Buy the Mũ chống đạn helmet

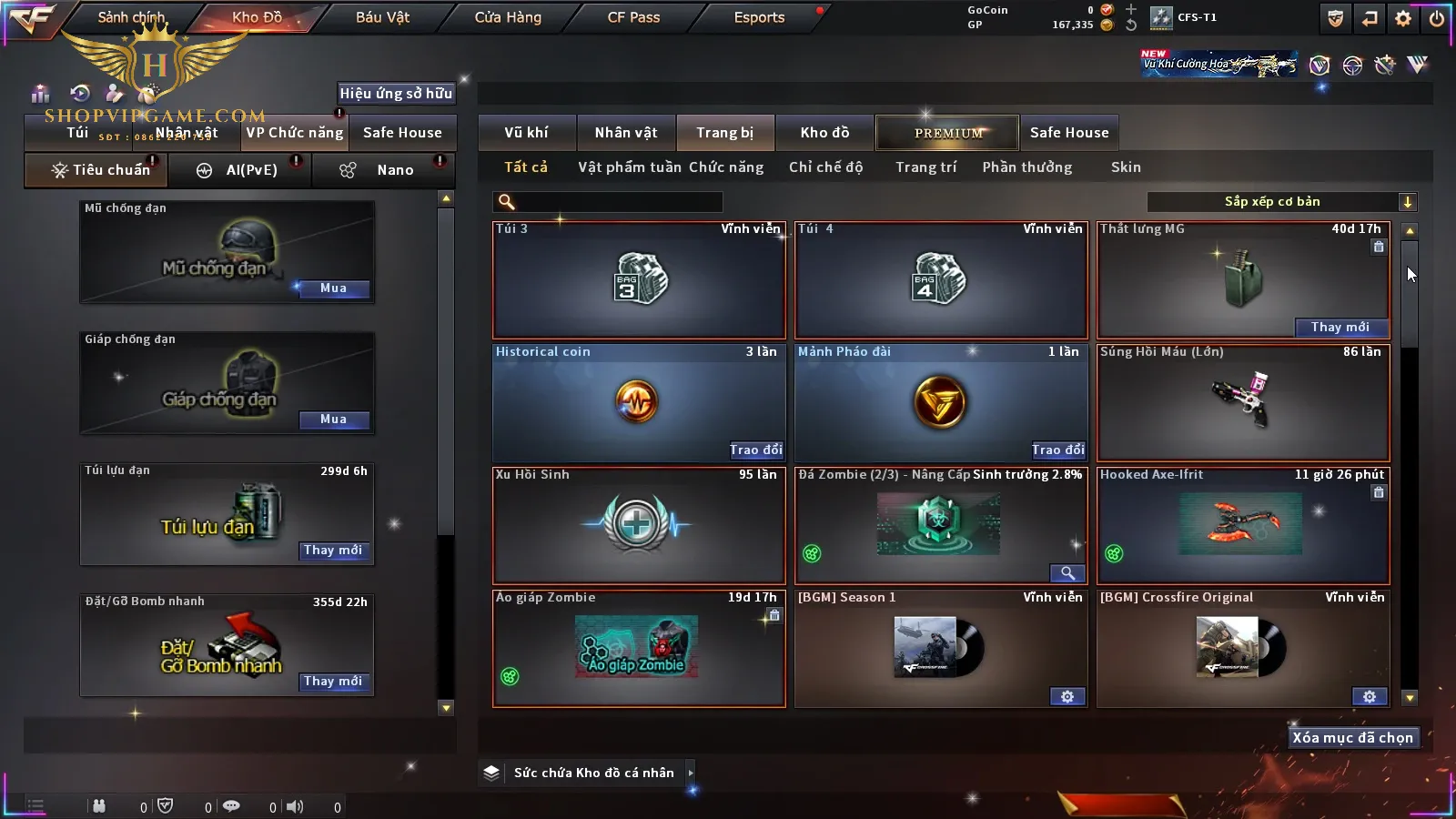(x=333, y=288)
